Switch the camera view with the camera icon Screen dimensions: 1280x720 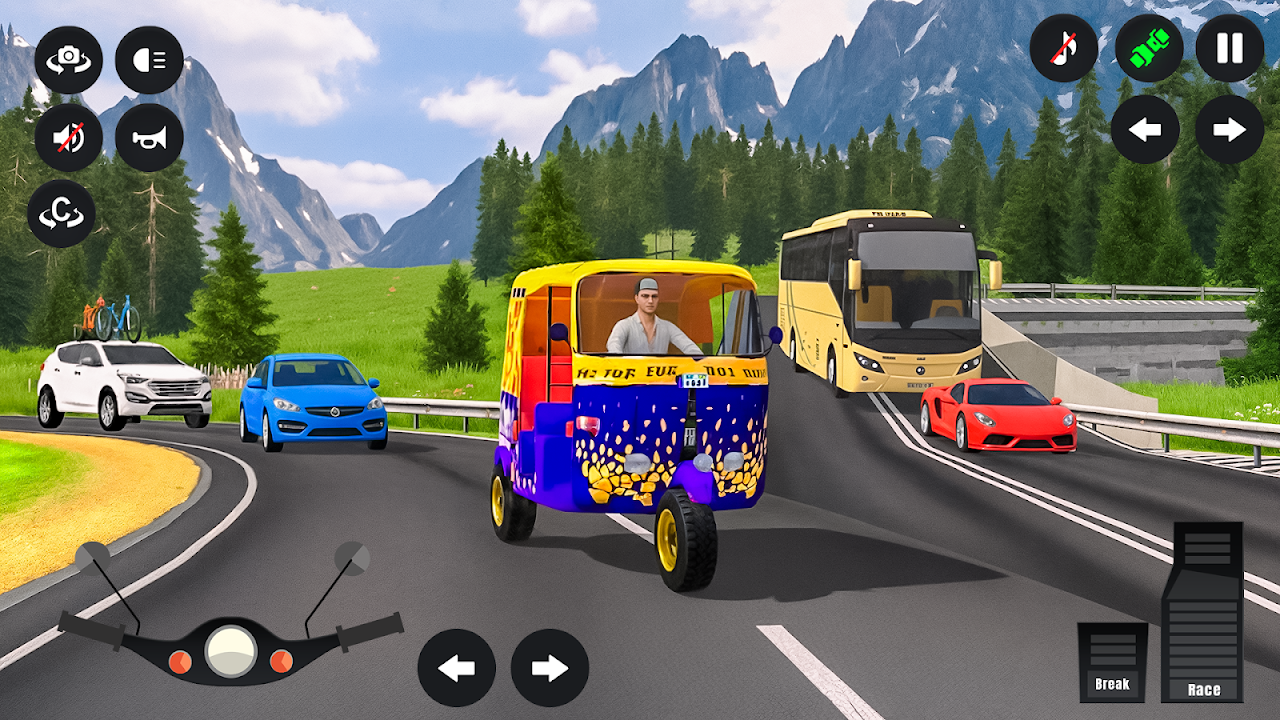click(68, 60)
